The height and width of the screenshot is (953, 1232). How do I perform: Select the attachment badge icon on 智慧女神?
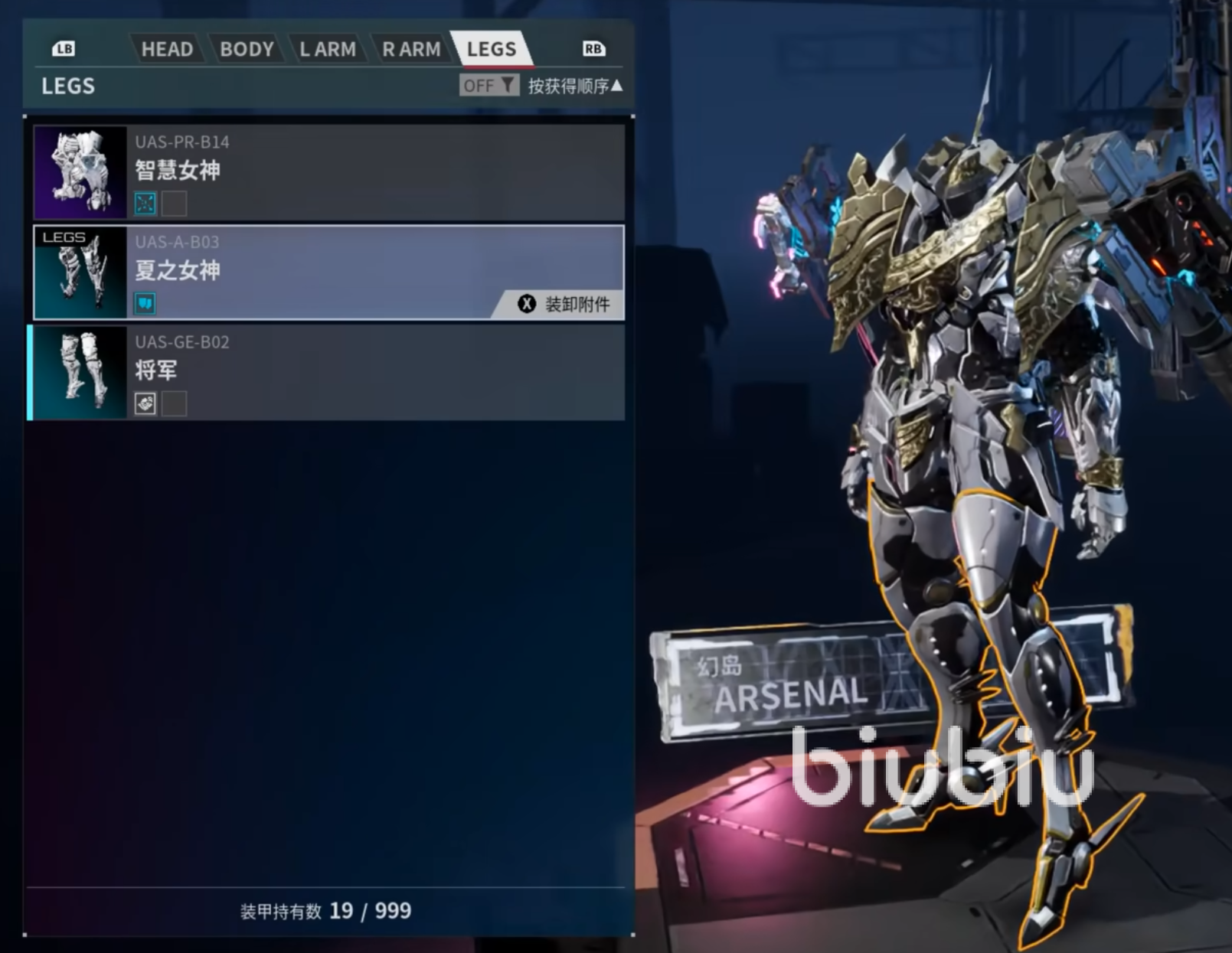[x=145, y=204]
